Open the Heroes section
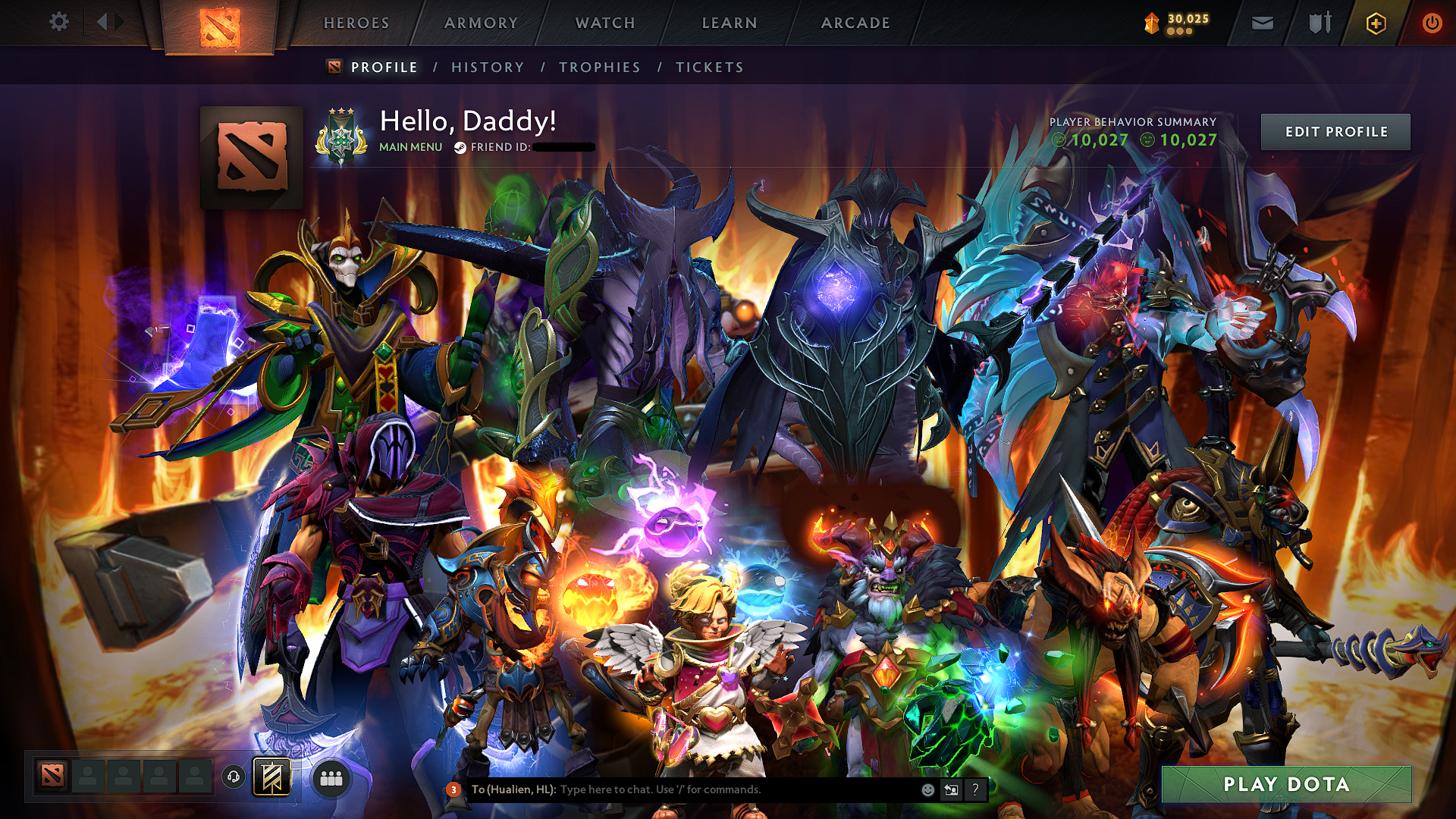This screenshot has width=1456, height=819. [356, 23]
